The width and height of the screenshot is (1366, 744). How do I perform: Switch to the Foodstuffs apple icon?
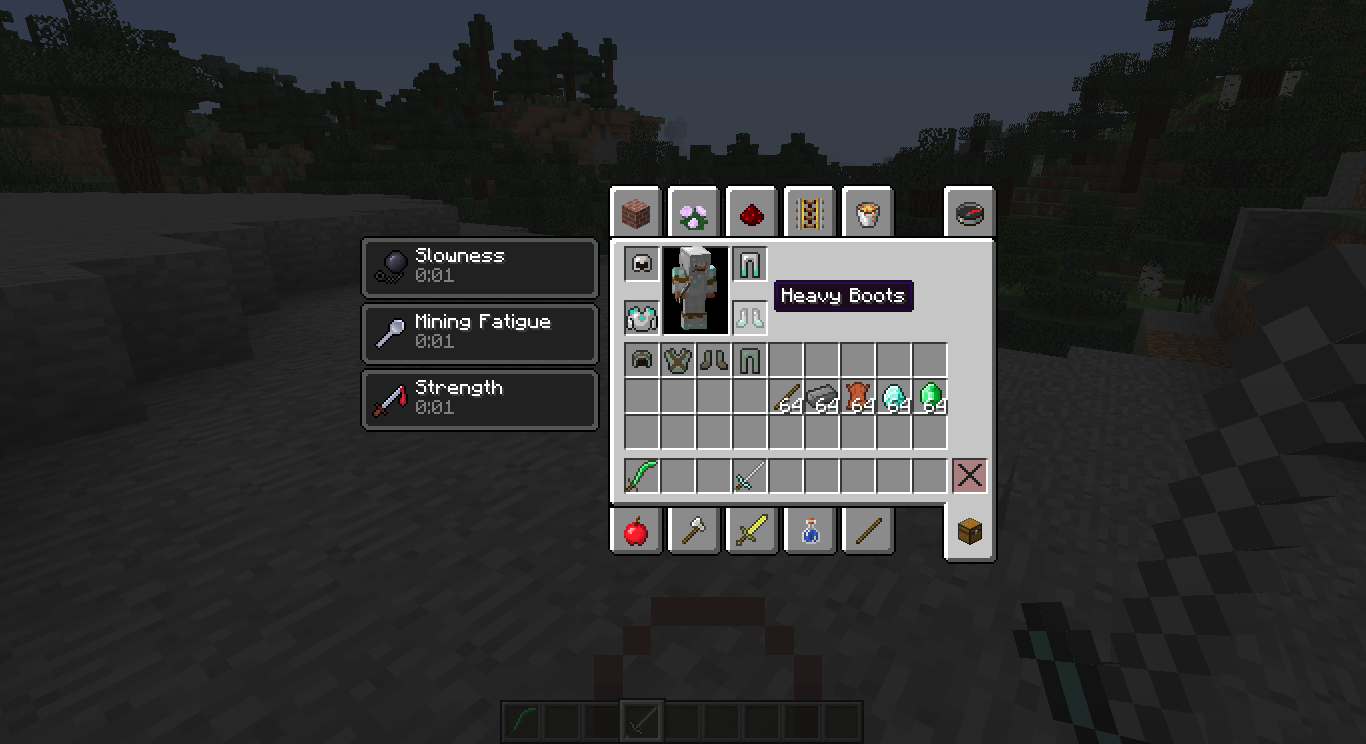tap(637, 531)
